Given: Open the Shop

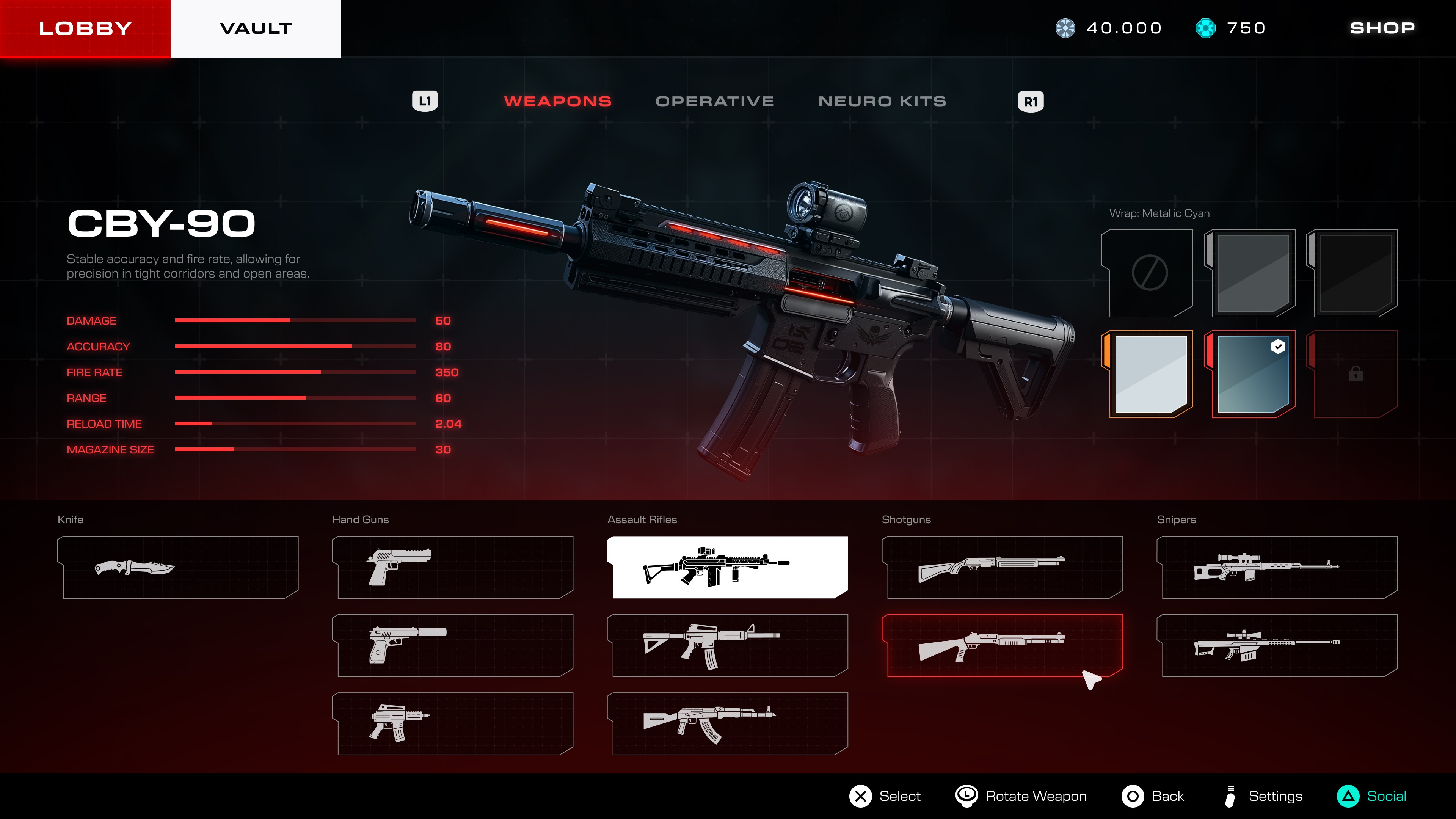Looking at the screenshot, I should click(1382, 28).
